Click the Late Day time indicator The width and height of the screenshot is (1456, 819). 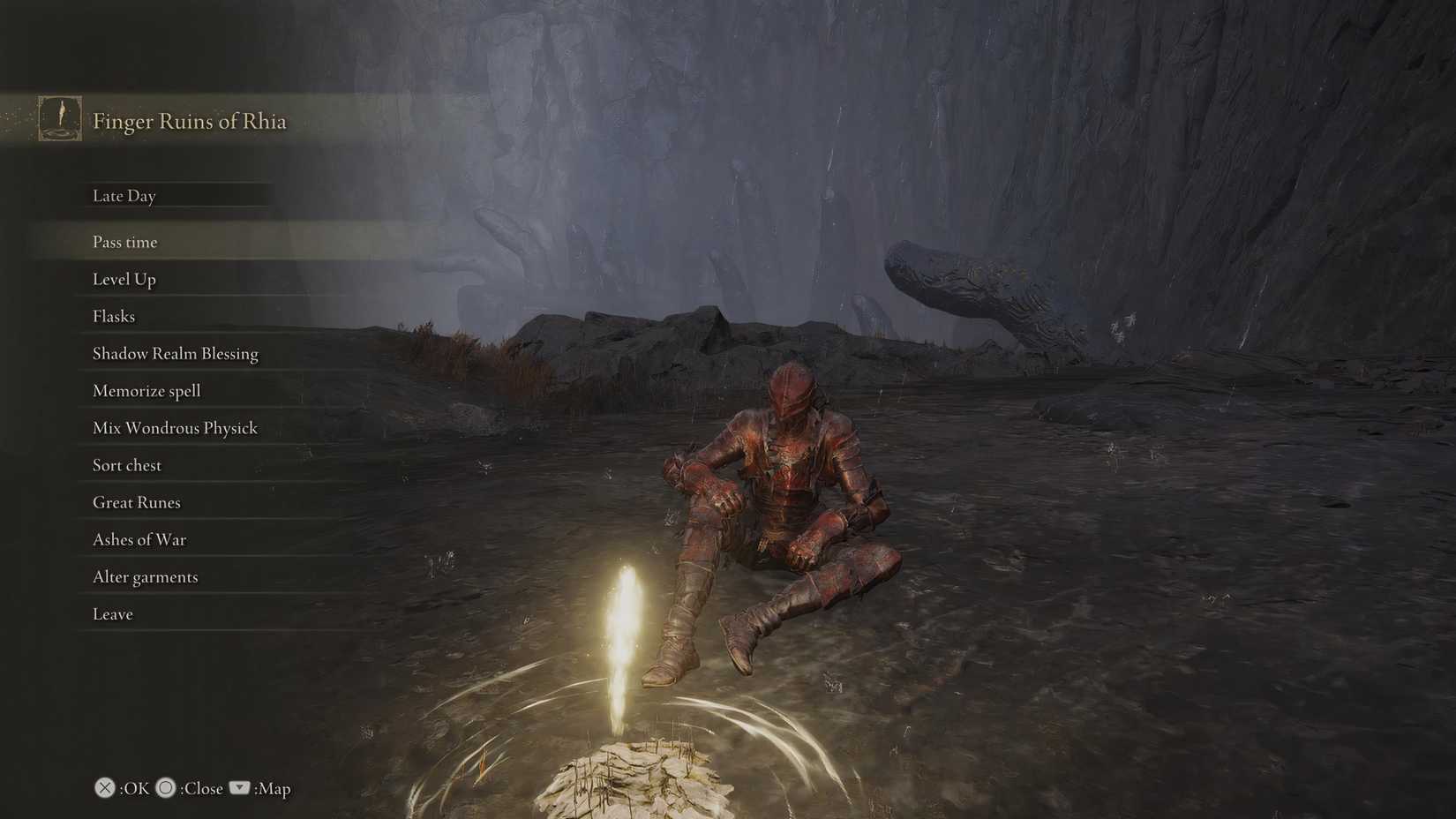[124, 195]
